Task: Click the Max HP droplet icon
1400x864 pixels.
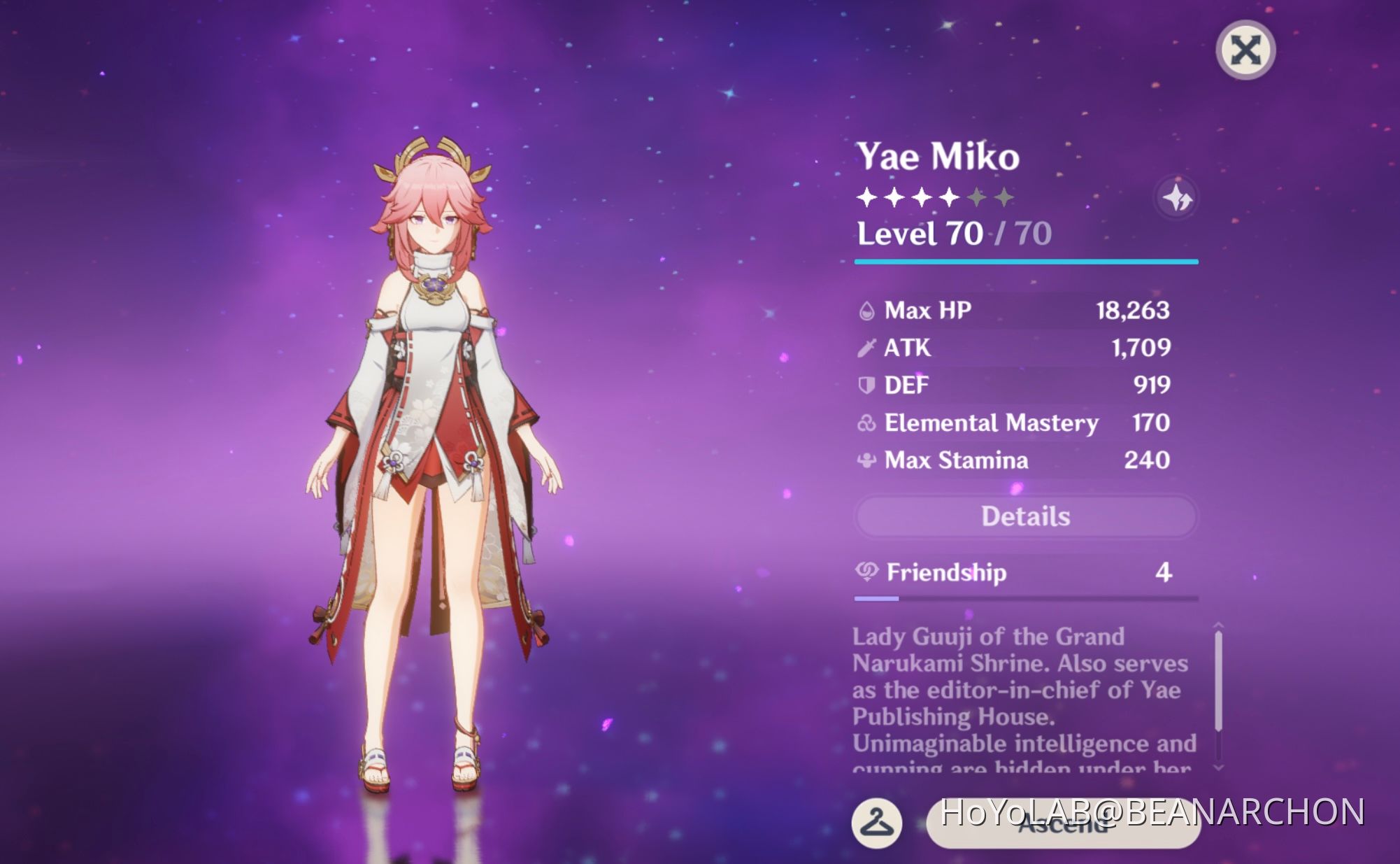Action: 867,311
